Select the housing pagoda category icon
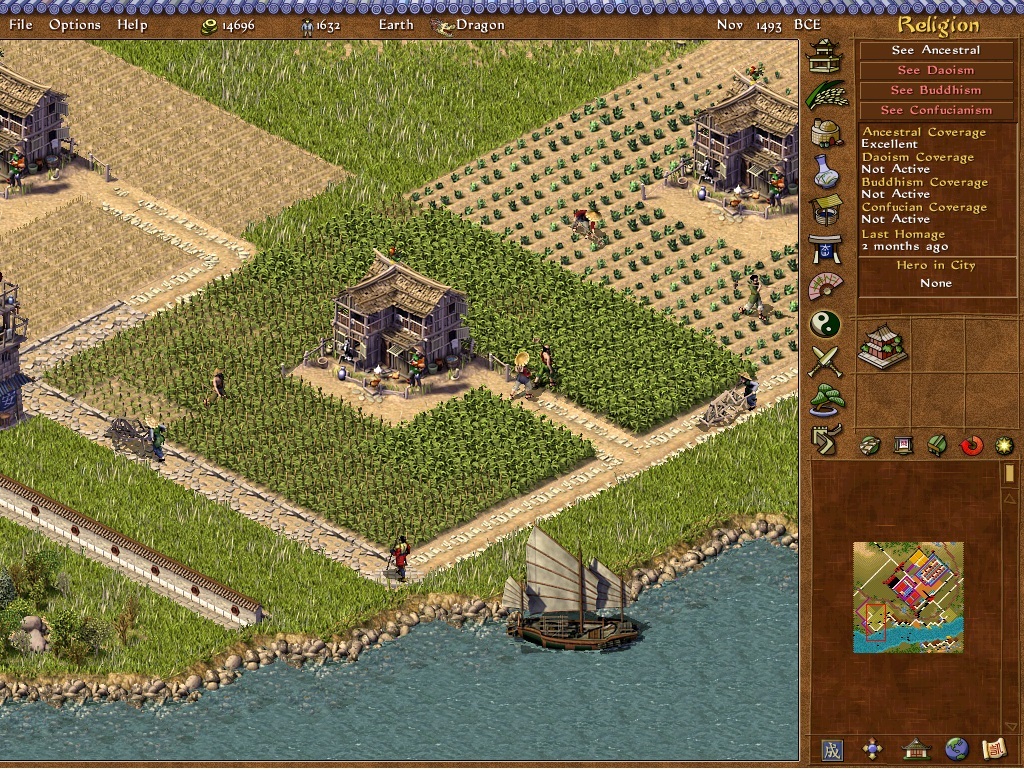 coord(825,55)
